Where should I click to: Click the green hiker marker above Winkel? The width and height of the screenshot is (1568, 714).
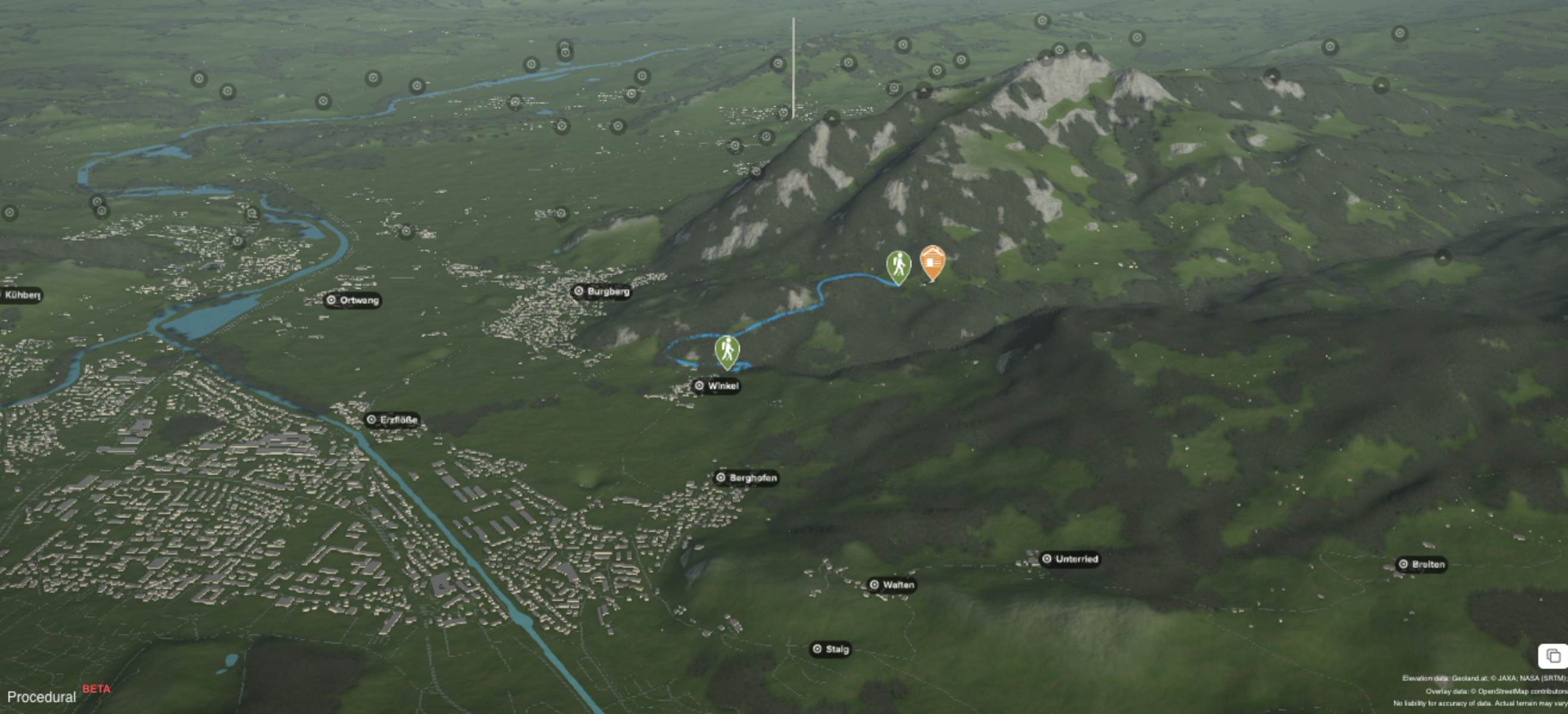(x=727, y=351)
